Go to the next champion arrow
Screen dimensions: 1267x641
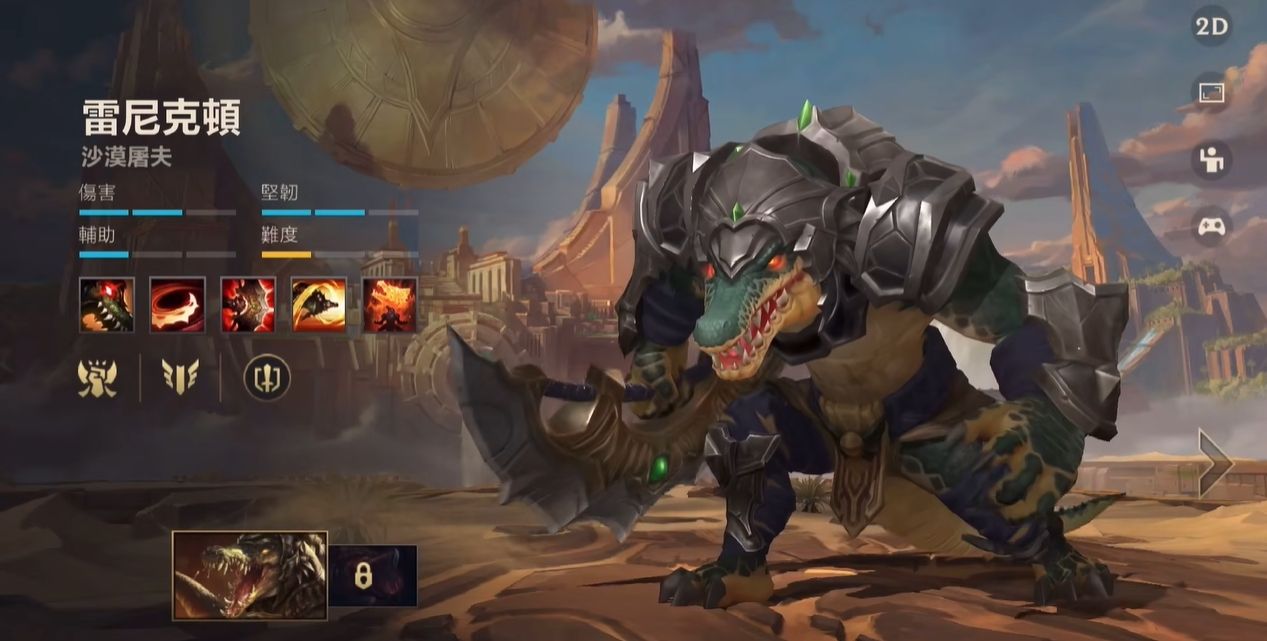pyautogui.click(x=1216, y=462)
